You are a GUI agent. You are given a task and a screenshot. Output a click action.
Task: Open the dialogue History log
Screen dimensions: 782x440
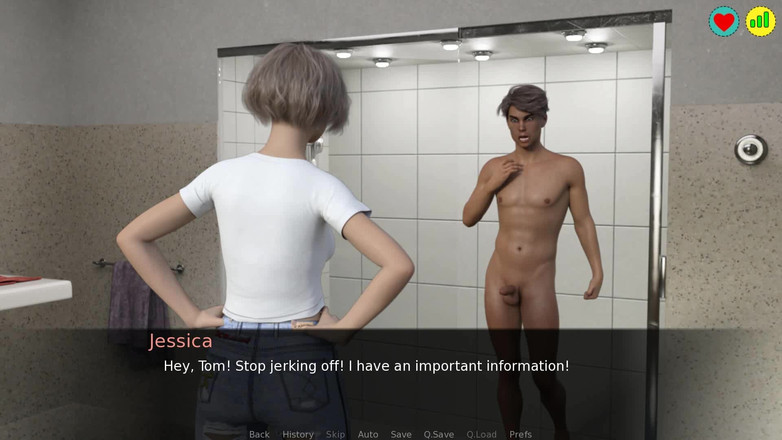click(x=298, y=434)
